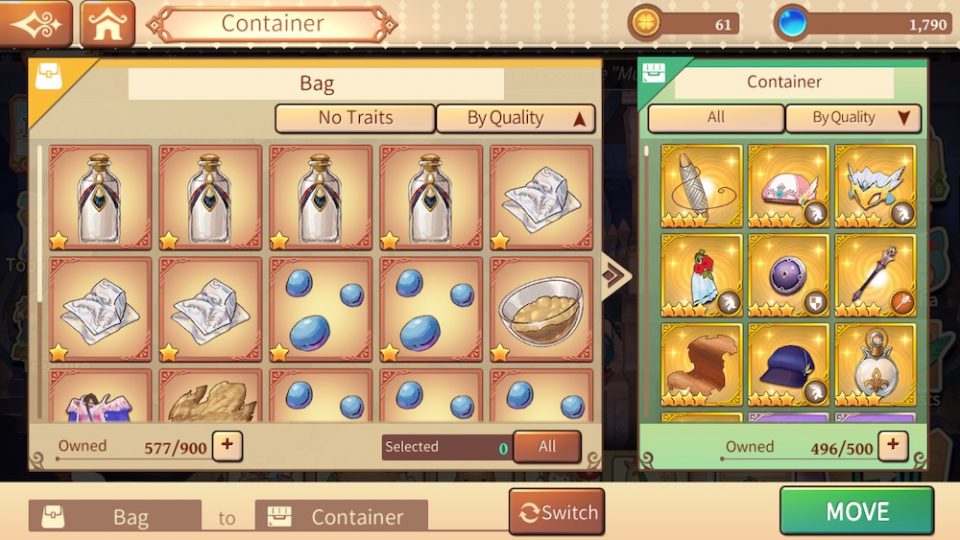Screen dimensions: 960x540
Task: Change container sorting via By Quality
Action: [853, 118]
